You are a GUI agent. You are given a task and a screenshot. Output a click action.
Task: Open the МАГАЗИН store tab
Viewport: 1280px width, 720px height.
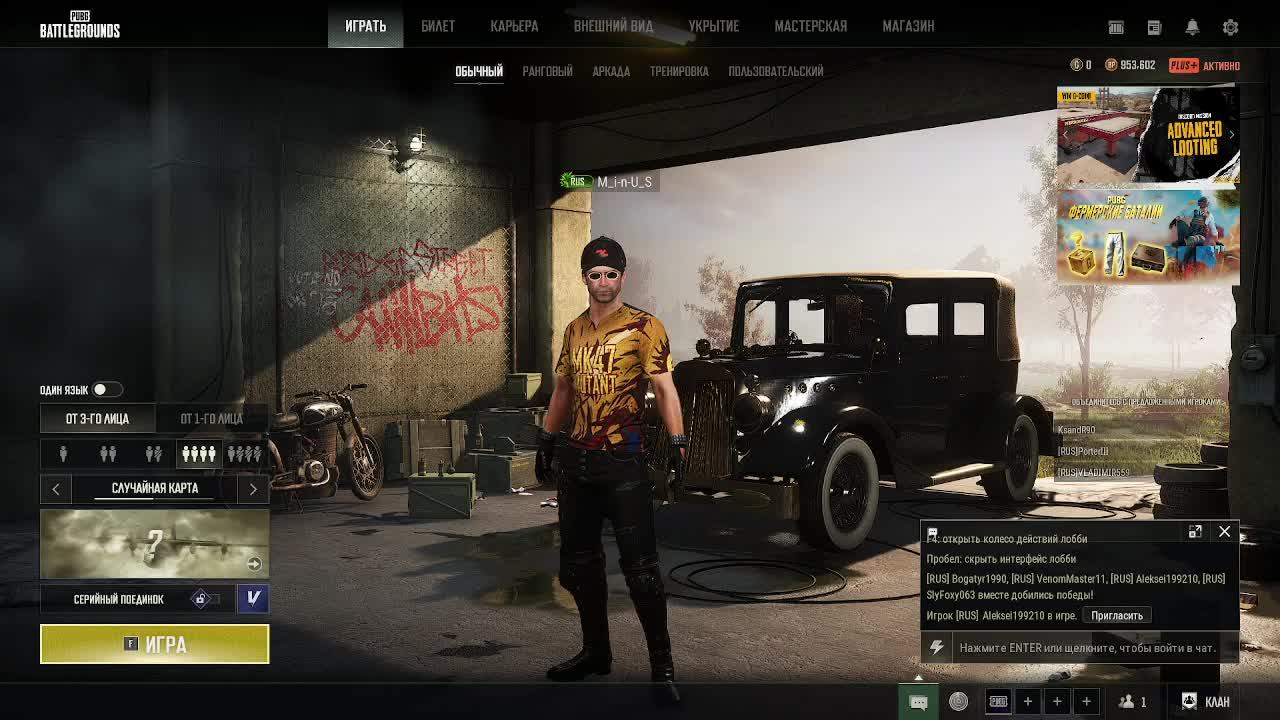click(x=908, y=26)
